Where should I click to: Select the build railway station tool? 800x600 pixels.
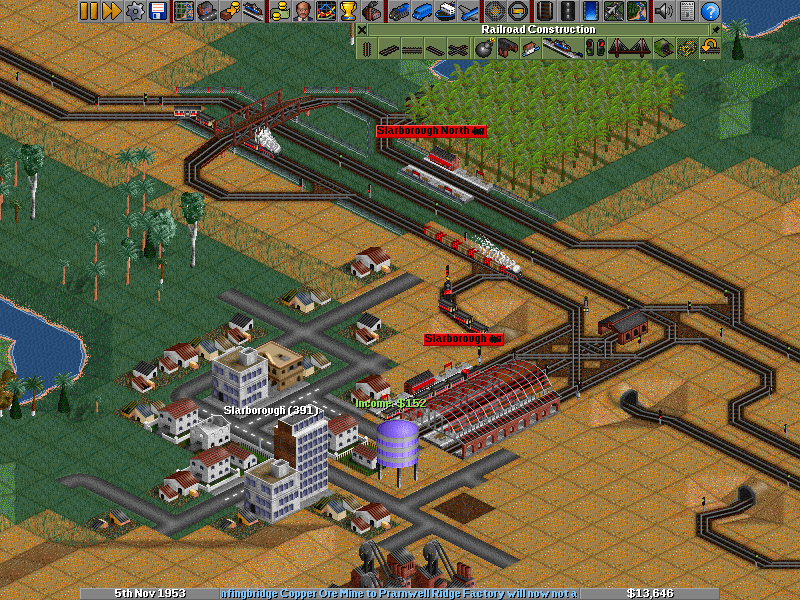click(x=561, y=48)
